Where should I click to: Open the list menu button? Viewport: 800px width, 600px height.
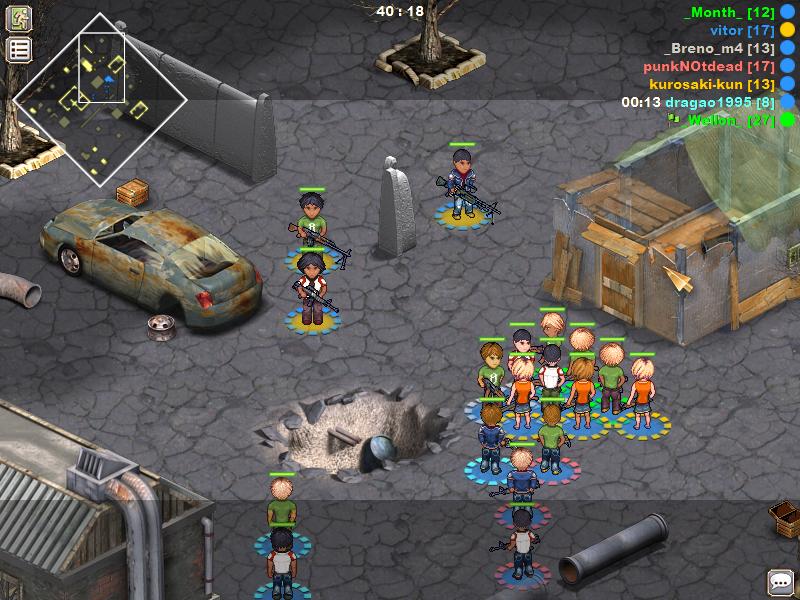(x=20, y=49)
